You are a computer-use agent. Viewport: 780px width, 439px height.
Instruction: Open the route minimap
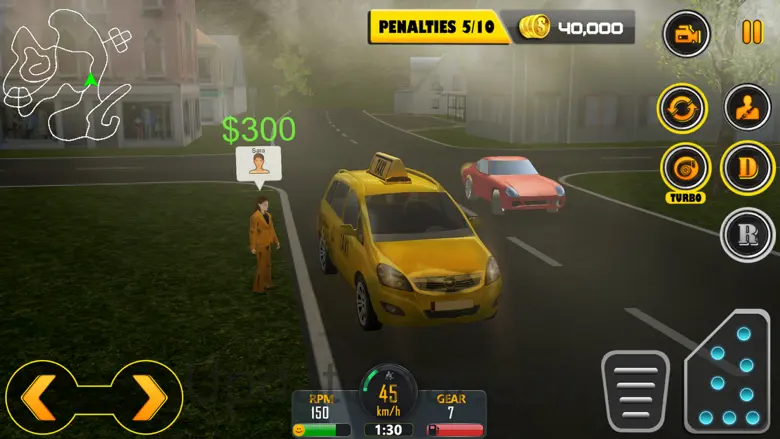coord(67,74)
